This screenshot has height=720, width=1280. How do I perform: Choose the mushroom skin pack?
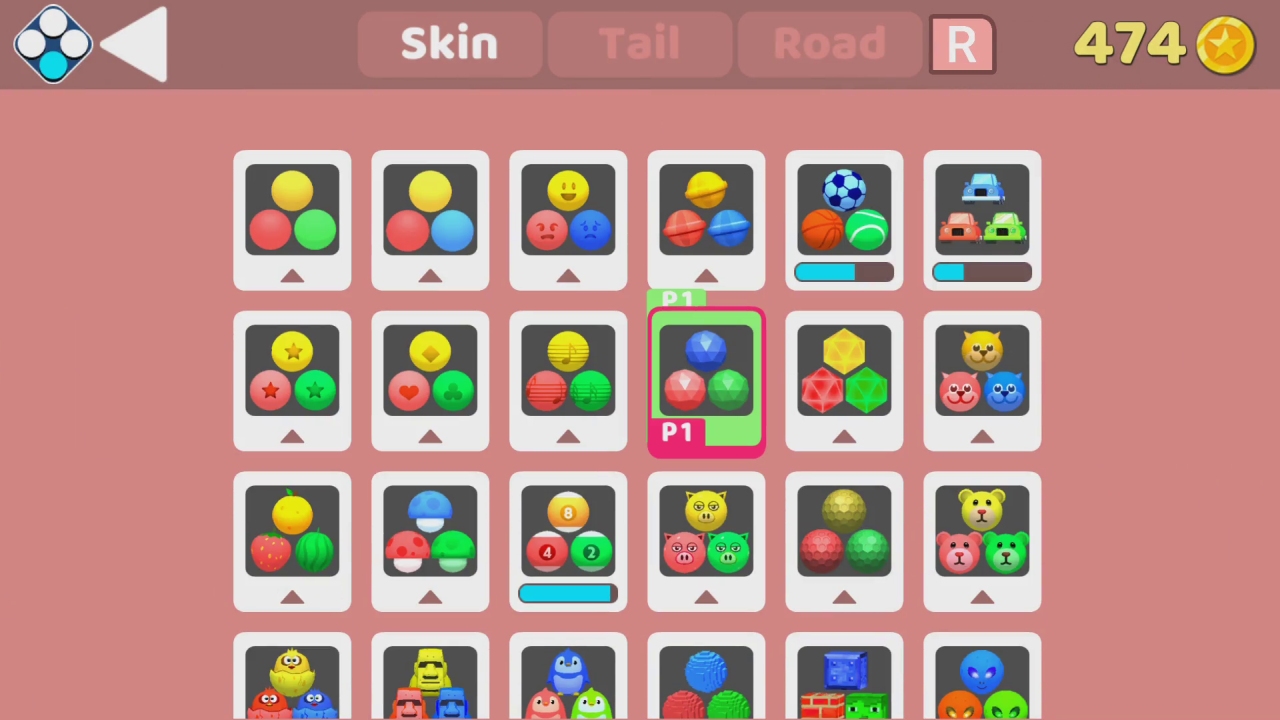tap(430, 540)
